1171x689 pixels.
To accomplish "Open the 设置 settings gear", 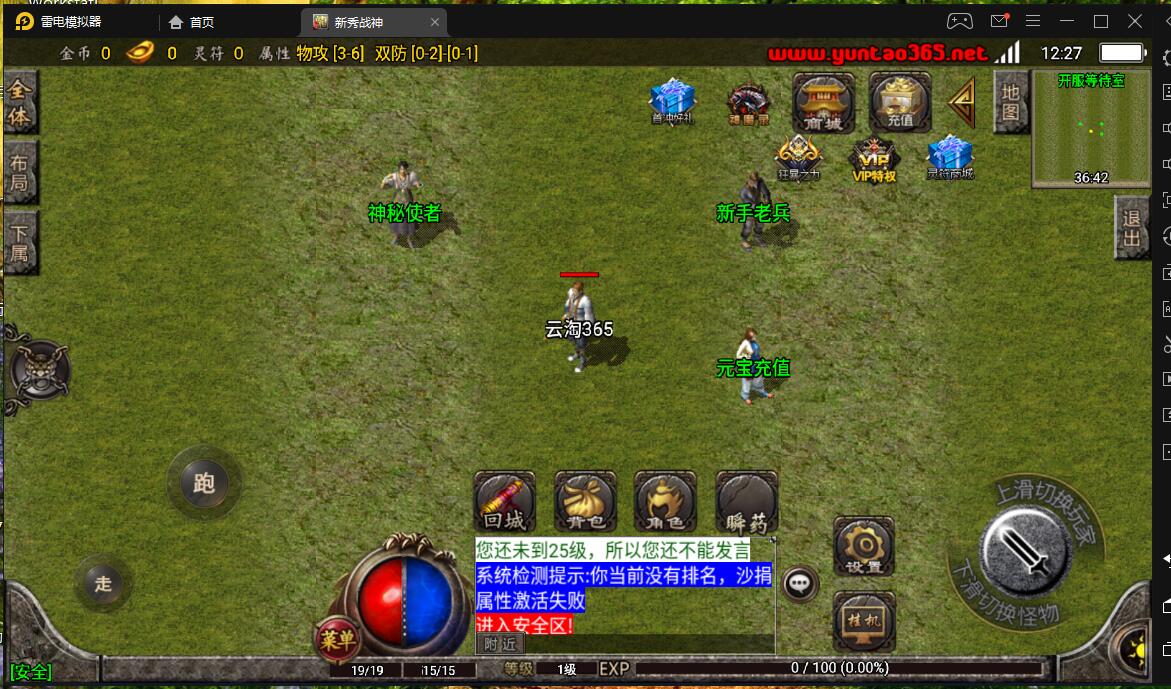I will point(863,547).
